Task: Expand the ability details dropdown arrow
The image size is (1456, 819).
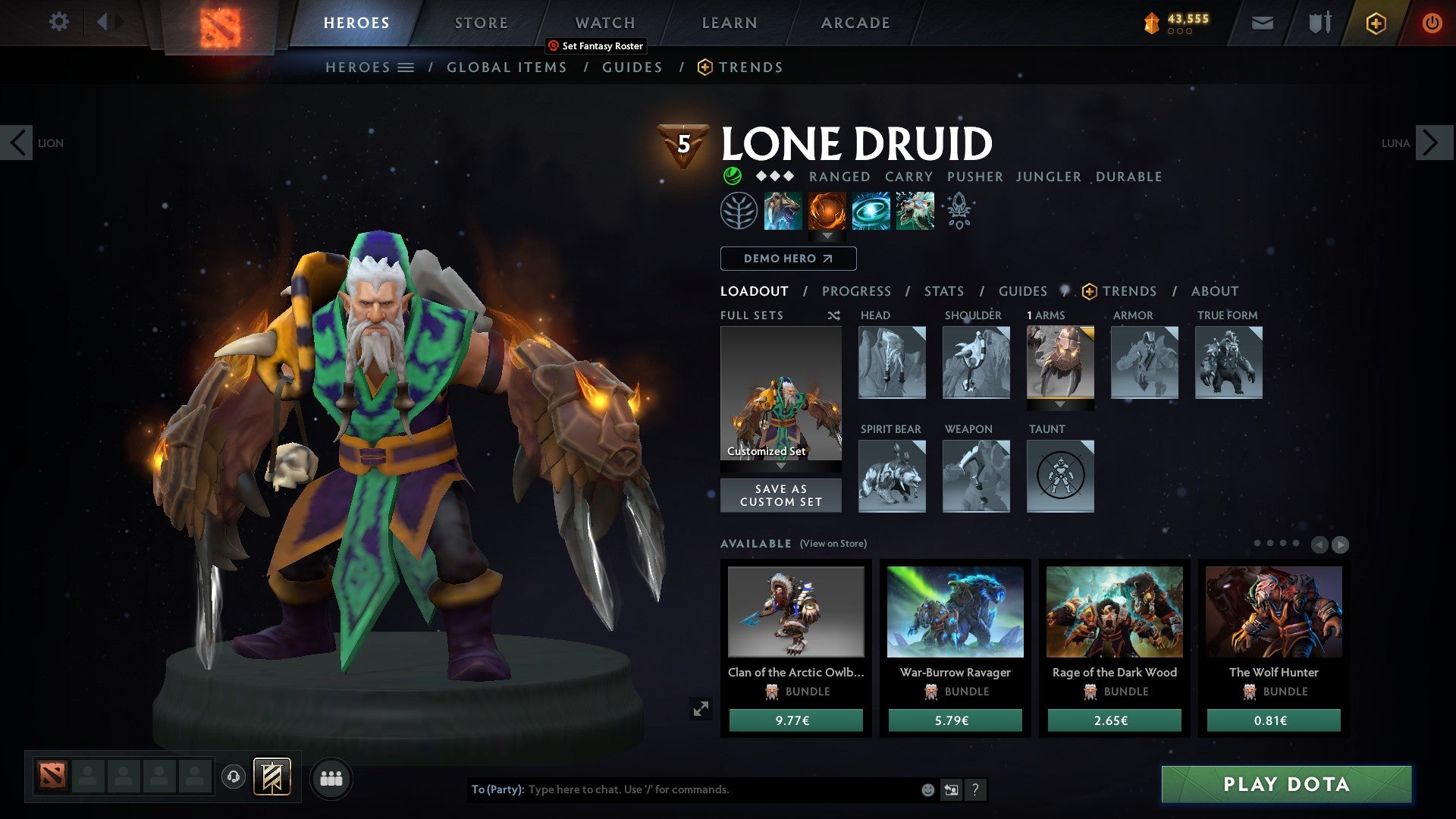Action: tap(827, 236)
